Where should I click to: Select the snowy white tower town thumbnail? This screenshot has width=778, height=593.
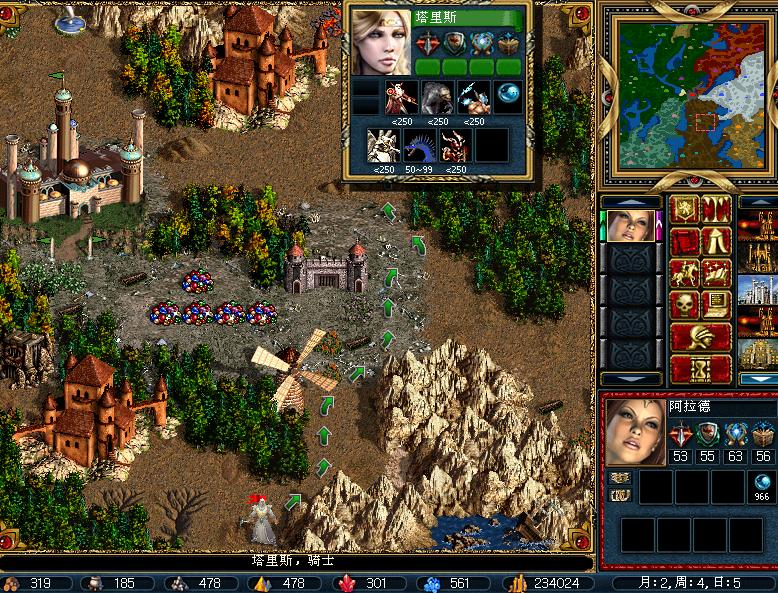pyautogui.click(x=757, y=291)
